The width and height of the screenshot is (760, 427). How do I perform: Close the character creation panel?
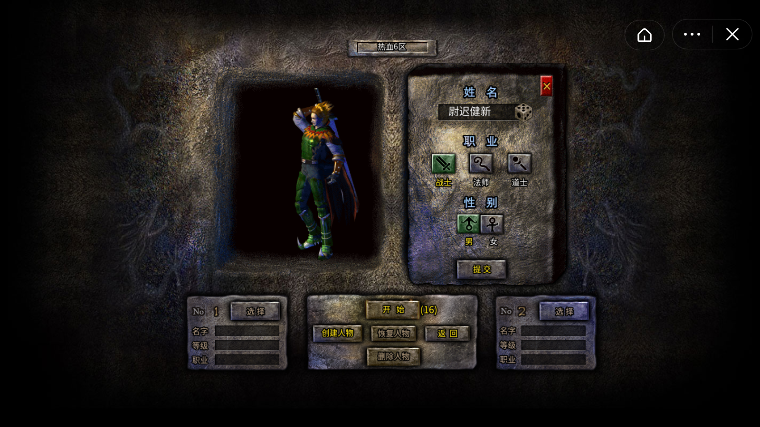click(x=546, y=86)
